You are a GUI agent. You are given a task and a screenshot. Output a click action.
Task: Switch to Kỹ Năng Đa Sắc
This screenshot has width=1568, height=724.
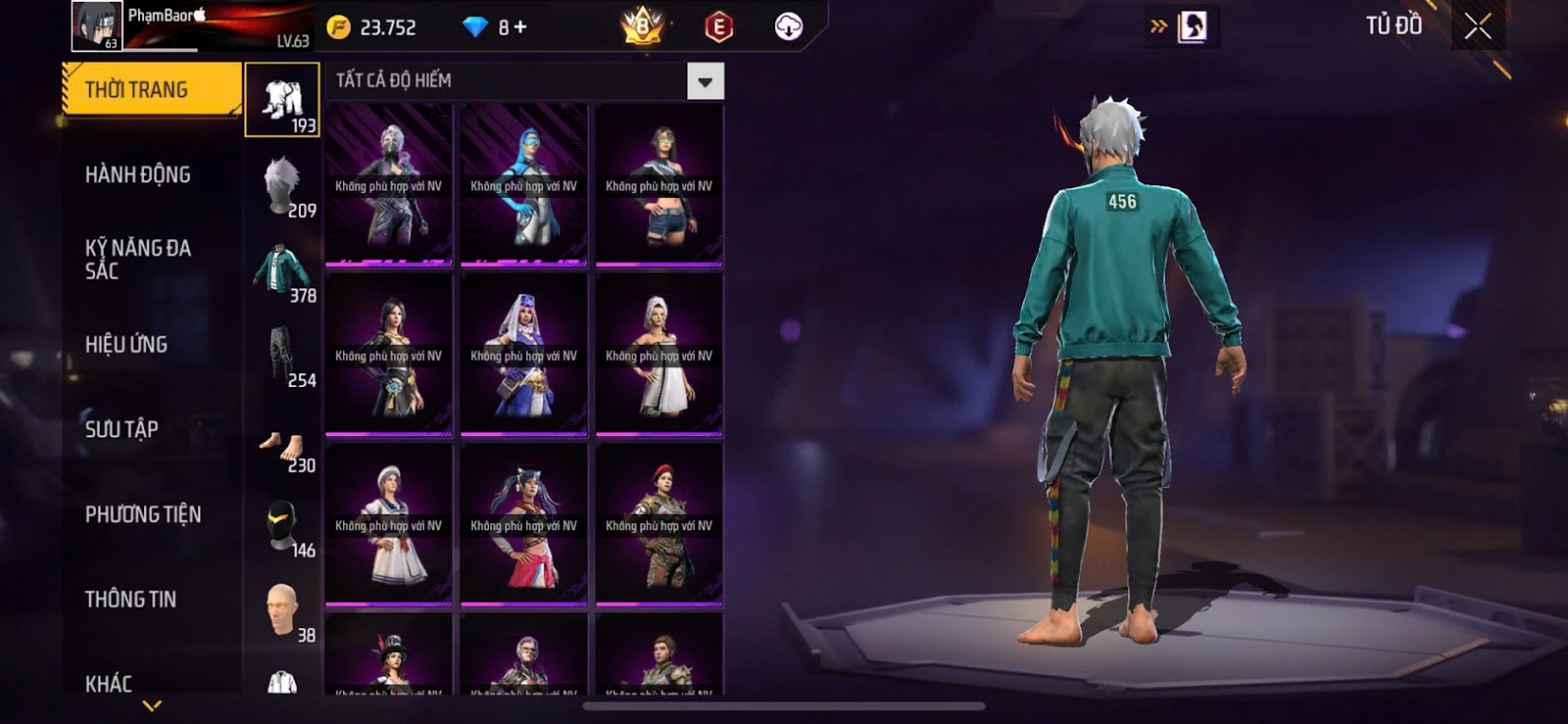tap(138, 260)
